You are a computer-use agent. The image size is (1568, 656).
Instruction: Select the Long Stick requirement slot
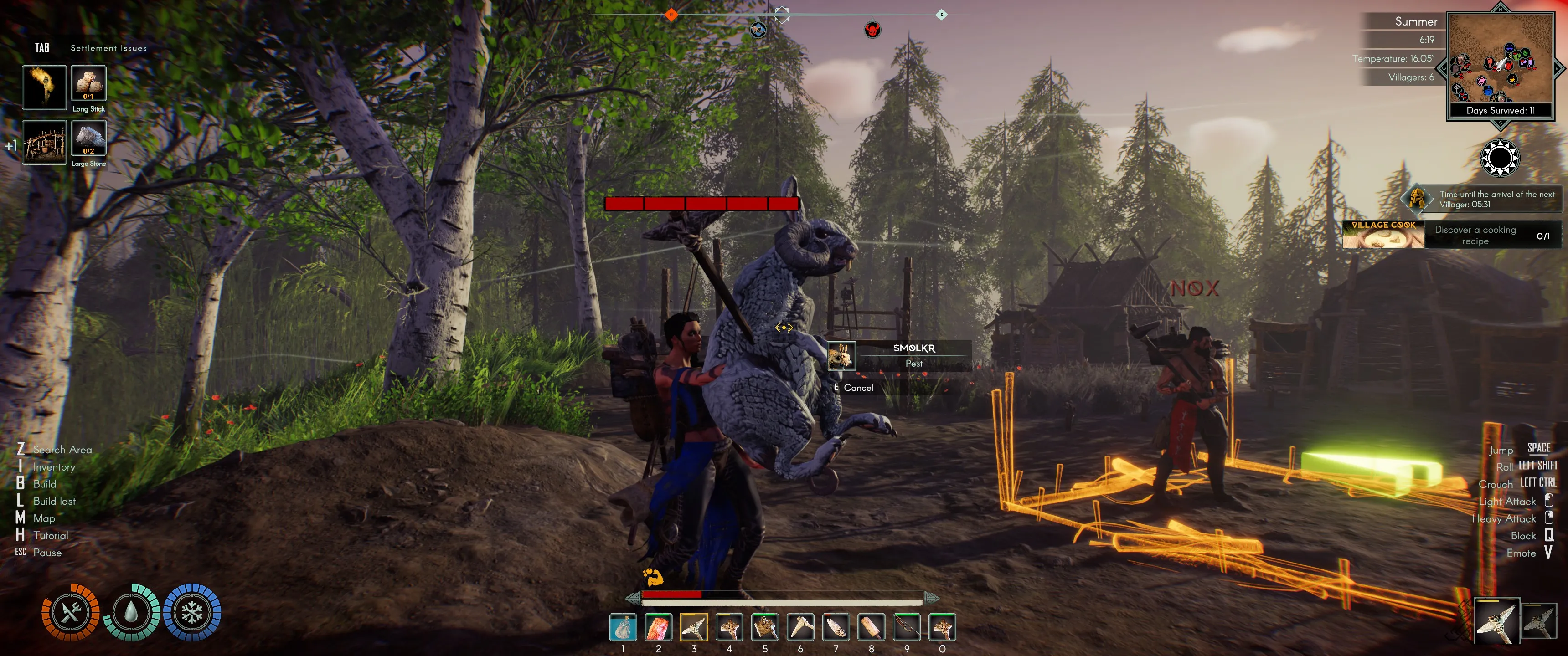point(89,83)
